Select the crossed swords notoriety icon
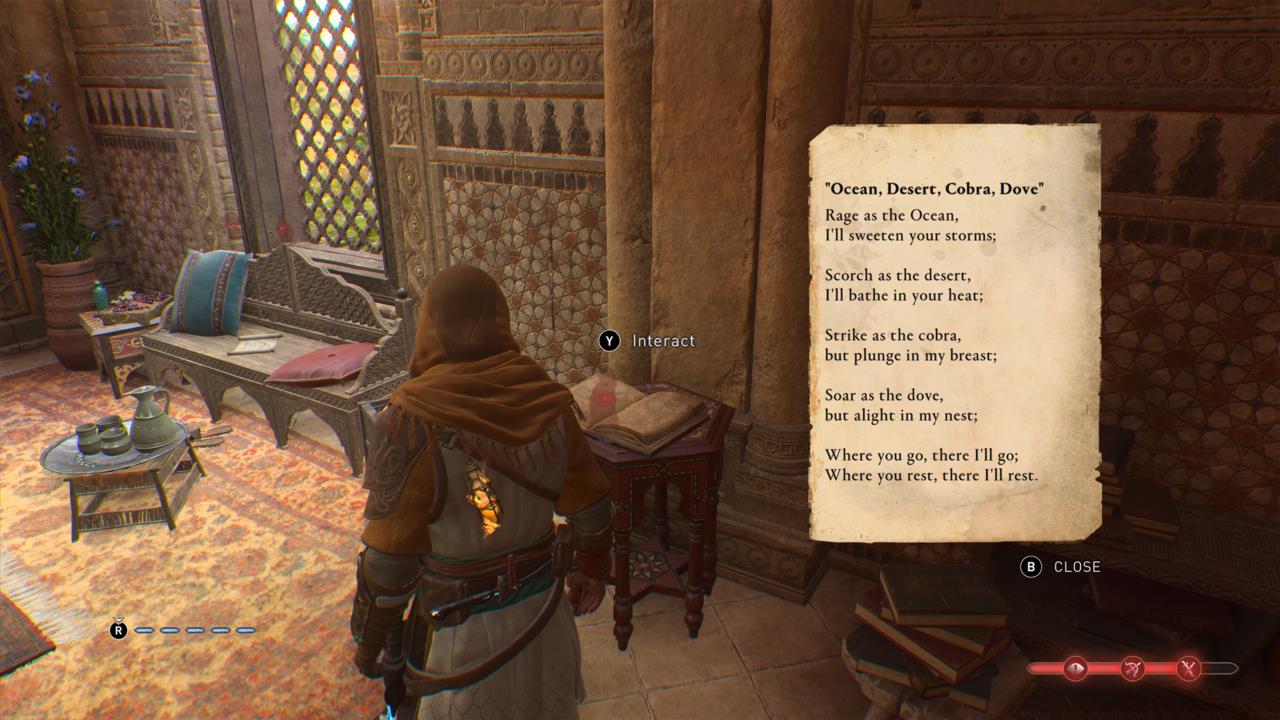The height and width of the screenshot is (720, 1280). pyautogui.click(x=1187, y=669)
